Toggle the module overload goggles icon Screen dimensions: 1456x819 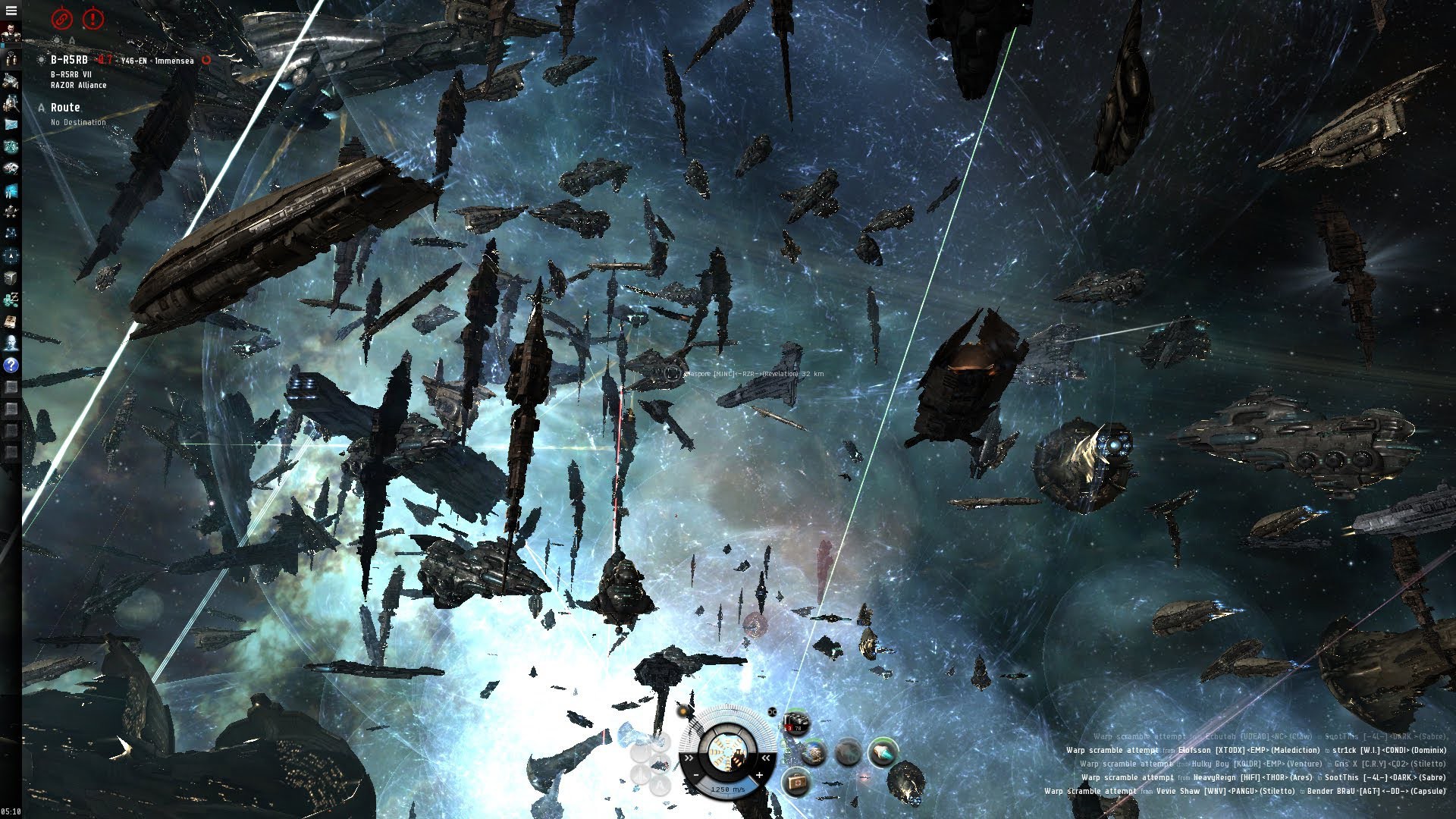(772, 712)
